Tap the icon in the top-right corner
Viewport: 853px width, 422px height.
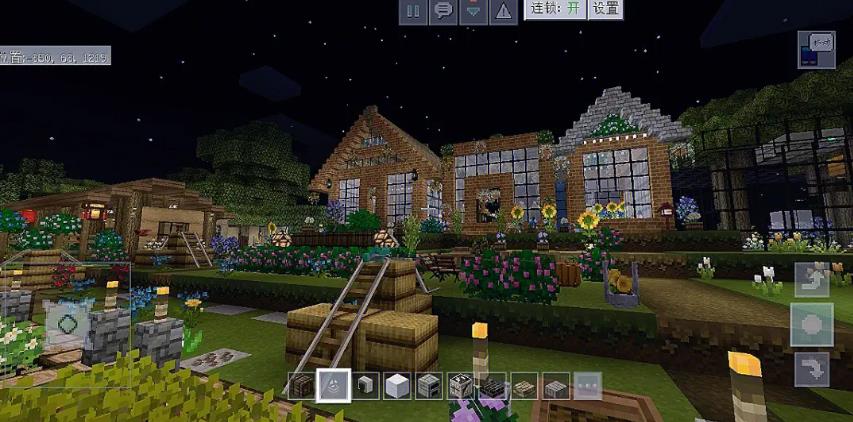click(x=816, y=49)
